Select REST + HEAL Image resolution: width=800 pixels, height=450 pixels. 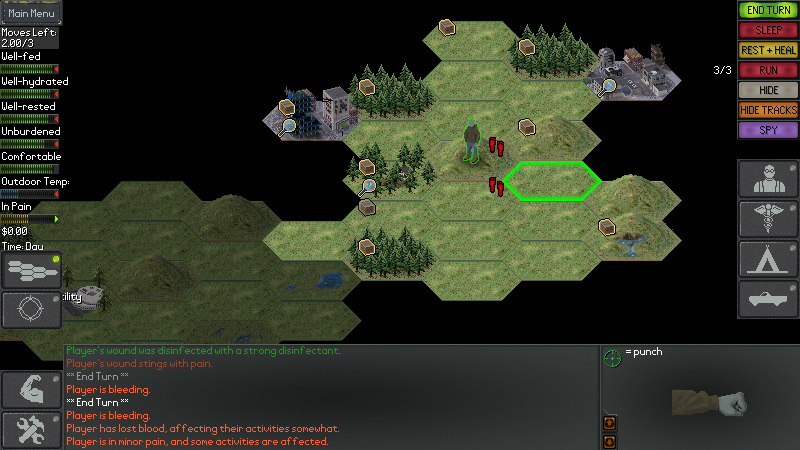tap(768, 50)
